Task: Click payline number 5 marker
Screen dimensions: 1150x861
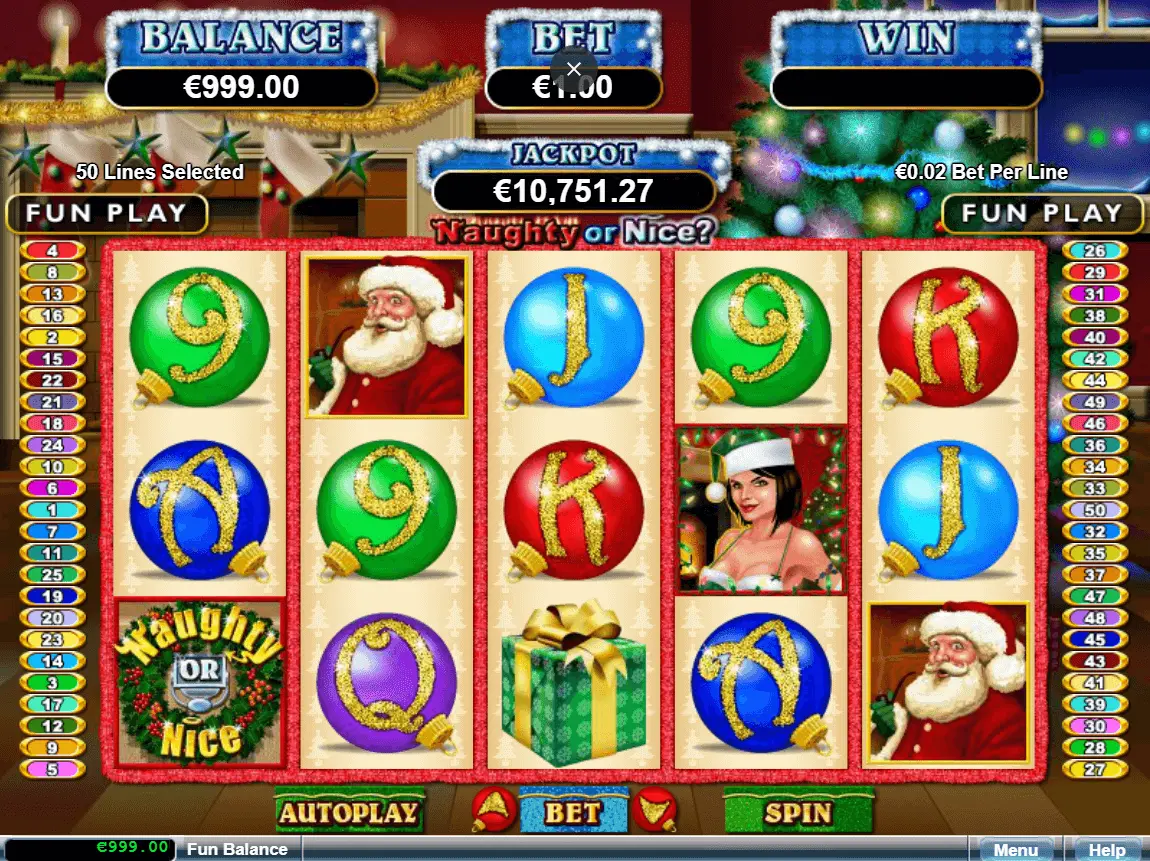Action: point(52,769)
